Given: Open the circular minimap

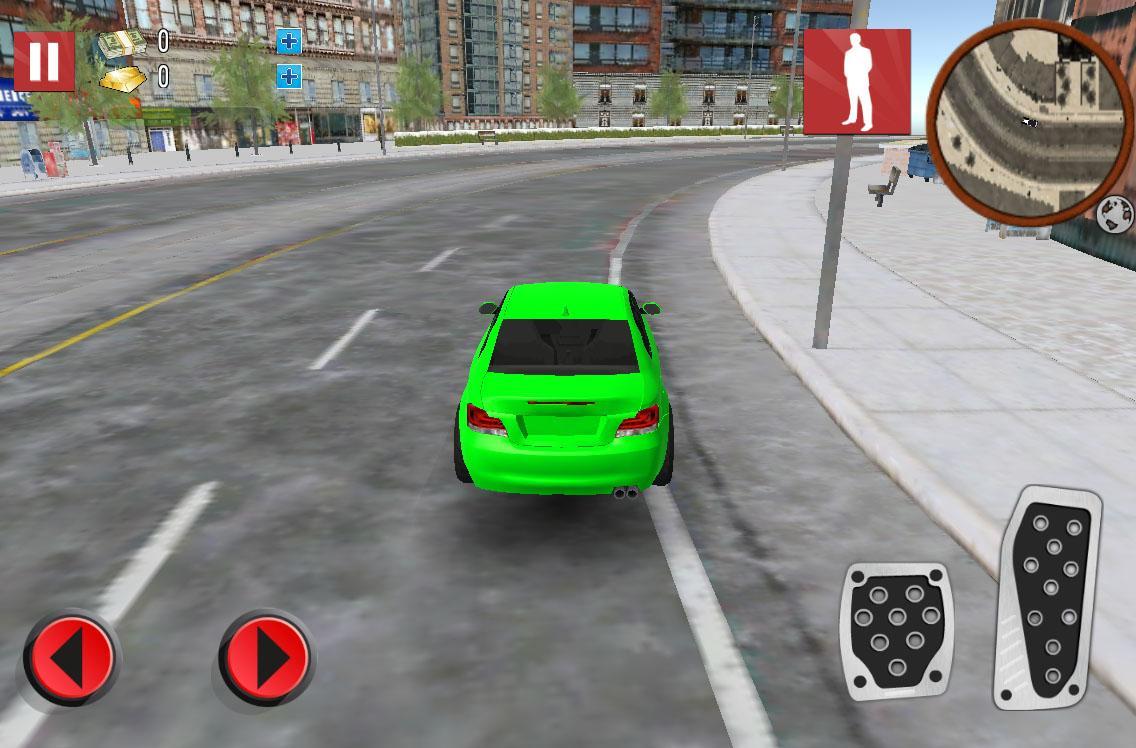Looking at the screenshot, I should click(1029, 121).
